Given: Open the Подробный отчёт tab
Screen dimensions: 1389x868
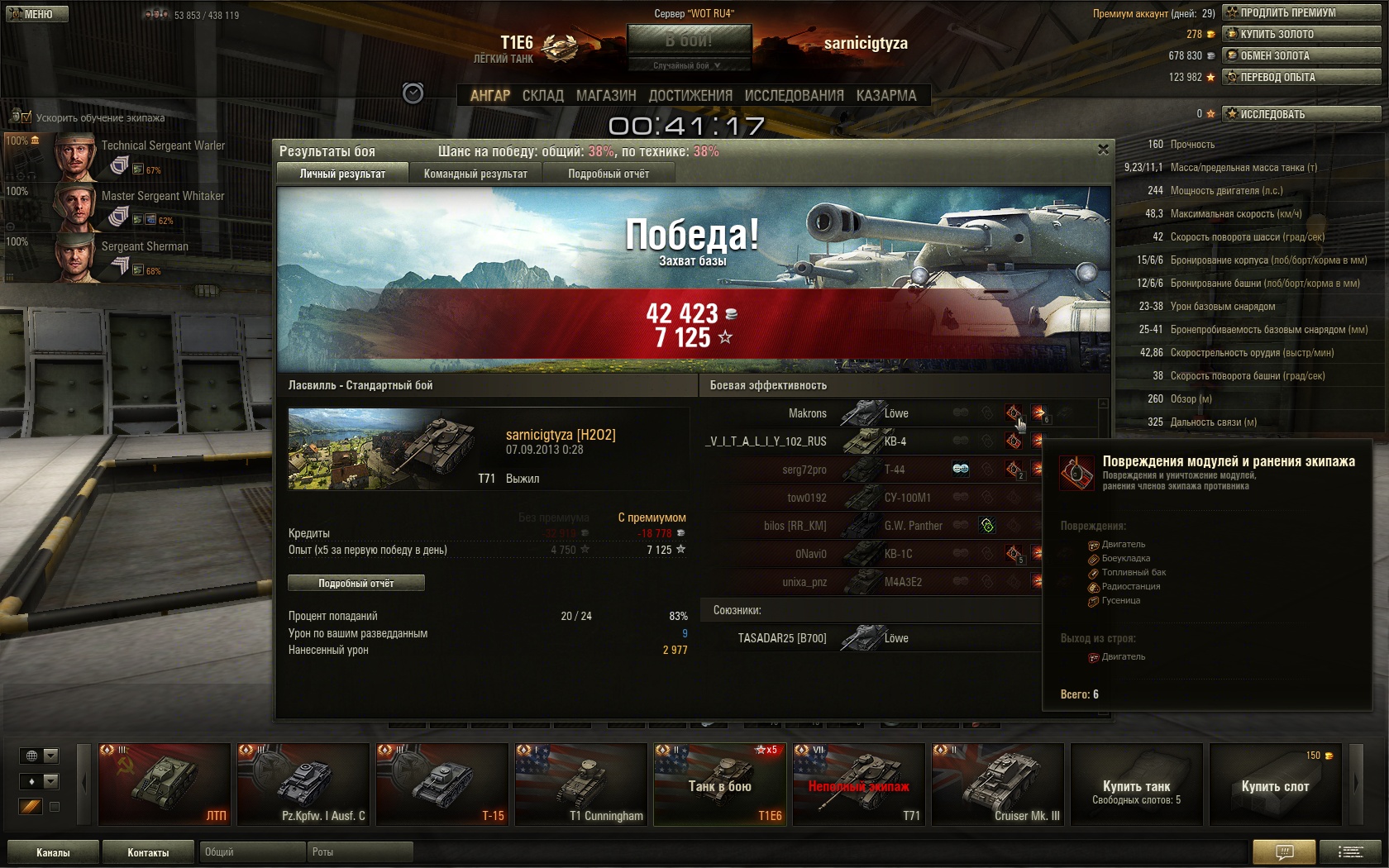Looking at the screenshot, I should point(609,174).
